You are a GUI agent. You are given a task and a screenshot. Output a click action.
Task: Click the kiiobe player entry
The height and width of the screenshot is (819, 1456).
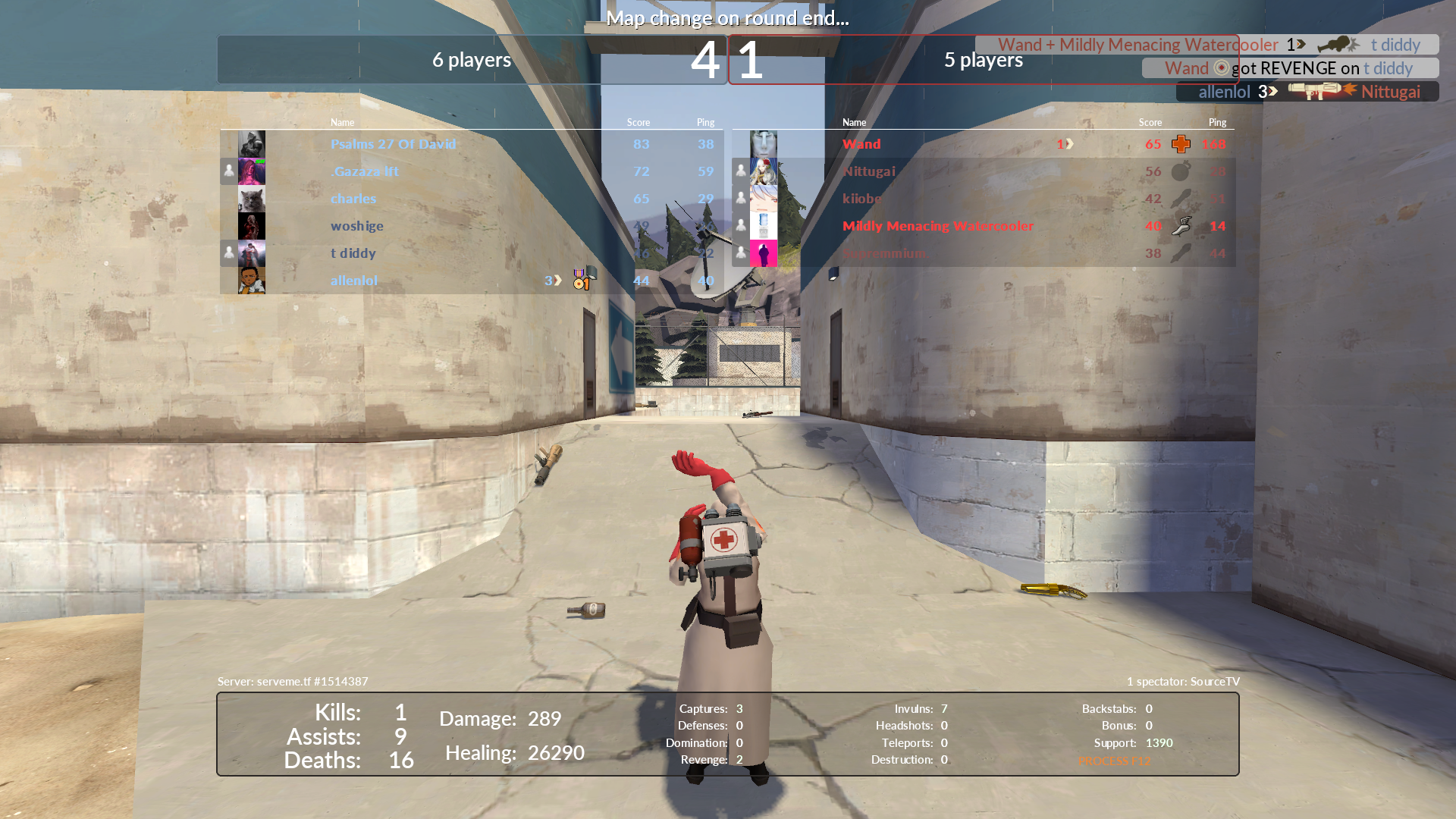tap(862, 199)
